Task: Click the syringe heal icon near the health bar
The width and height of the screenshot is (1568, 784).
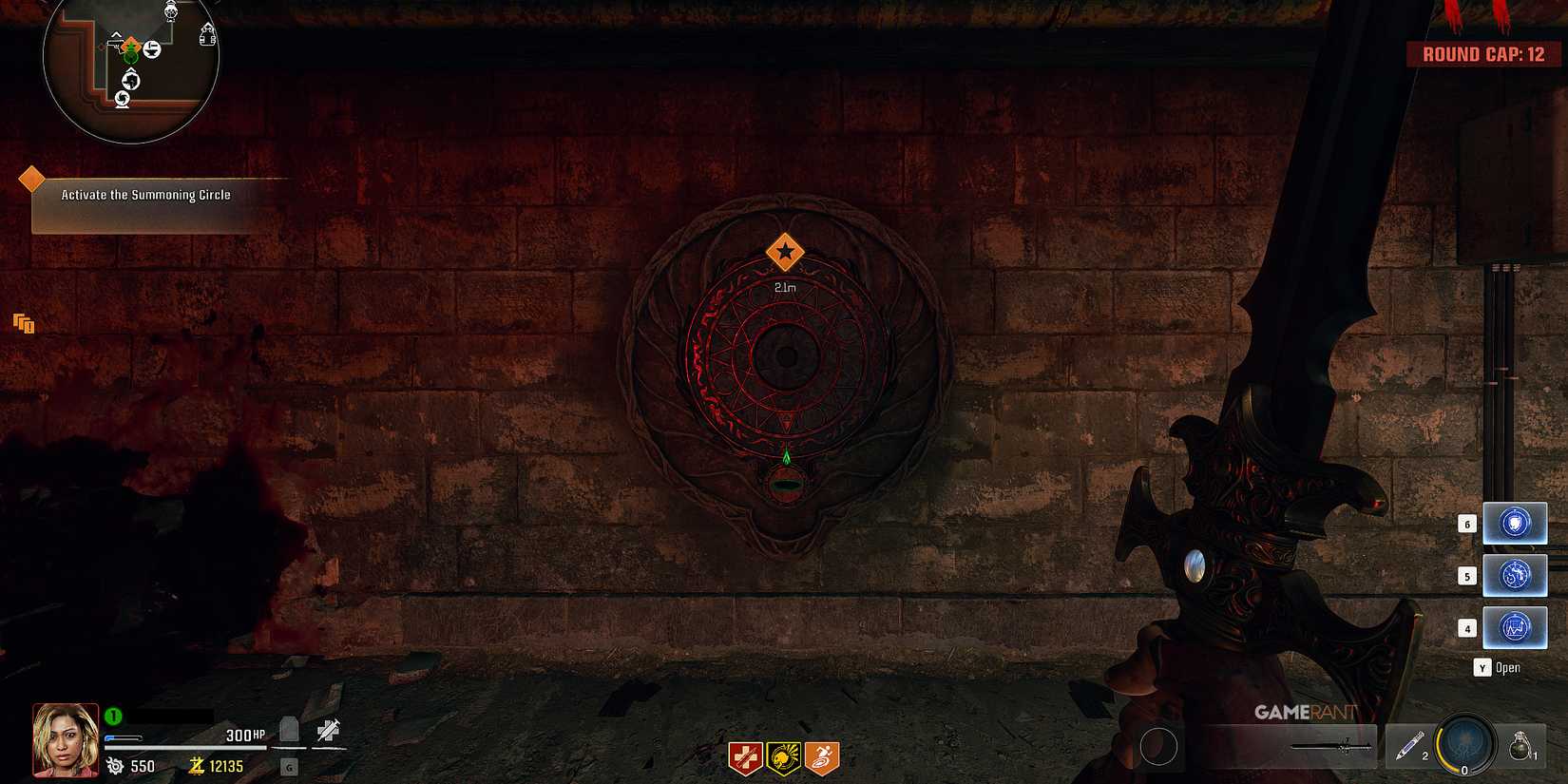Action: pyautogui.click(x=331, y=730)
